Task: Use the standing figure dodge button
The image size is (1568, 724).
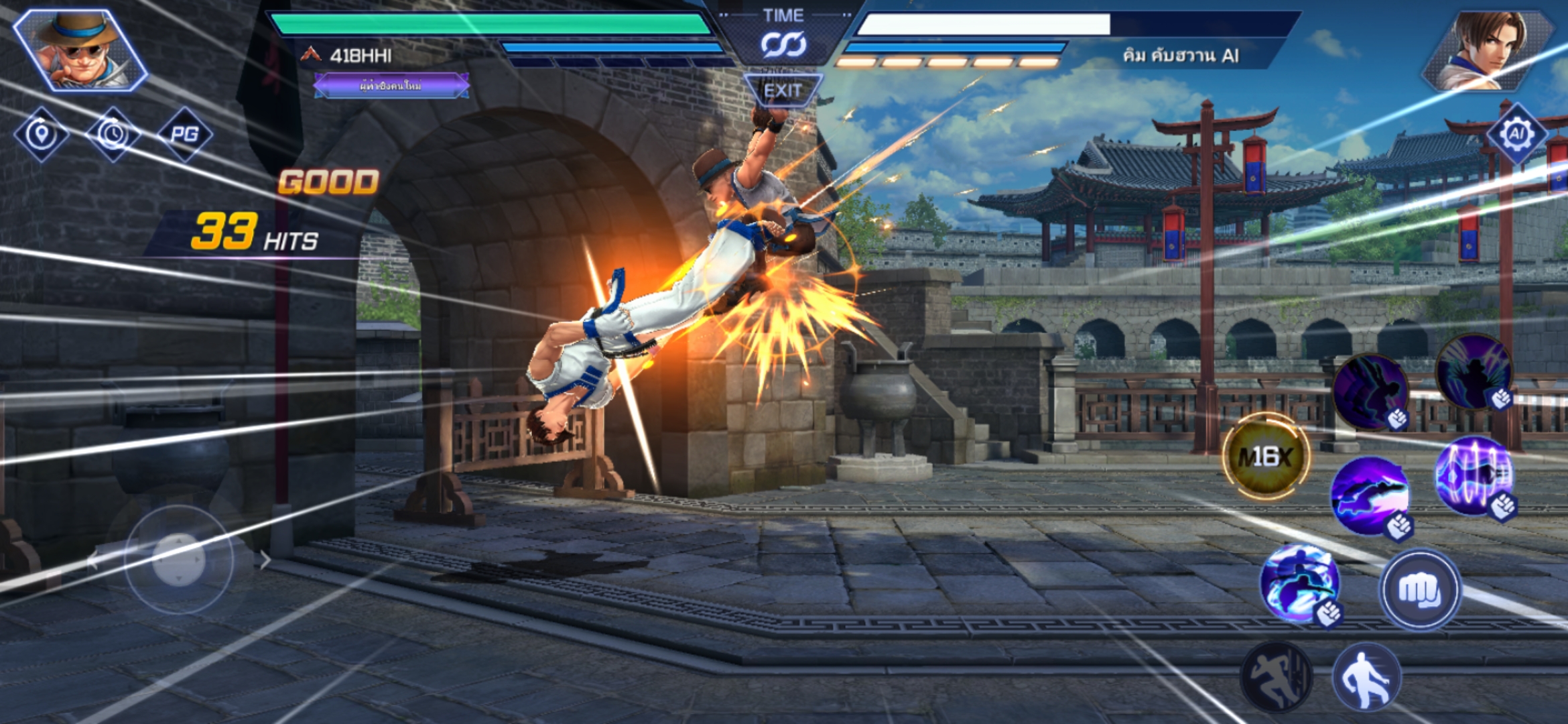Action: tap(1366, 677)
